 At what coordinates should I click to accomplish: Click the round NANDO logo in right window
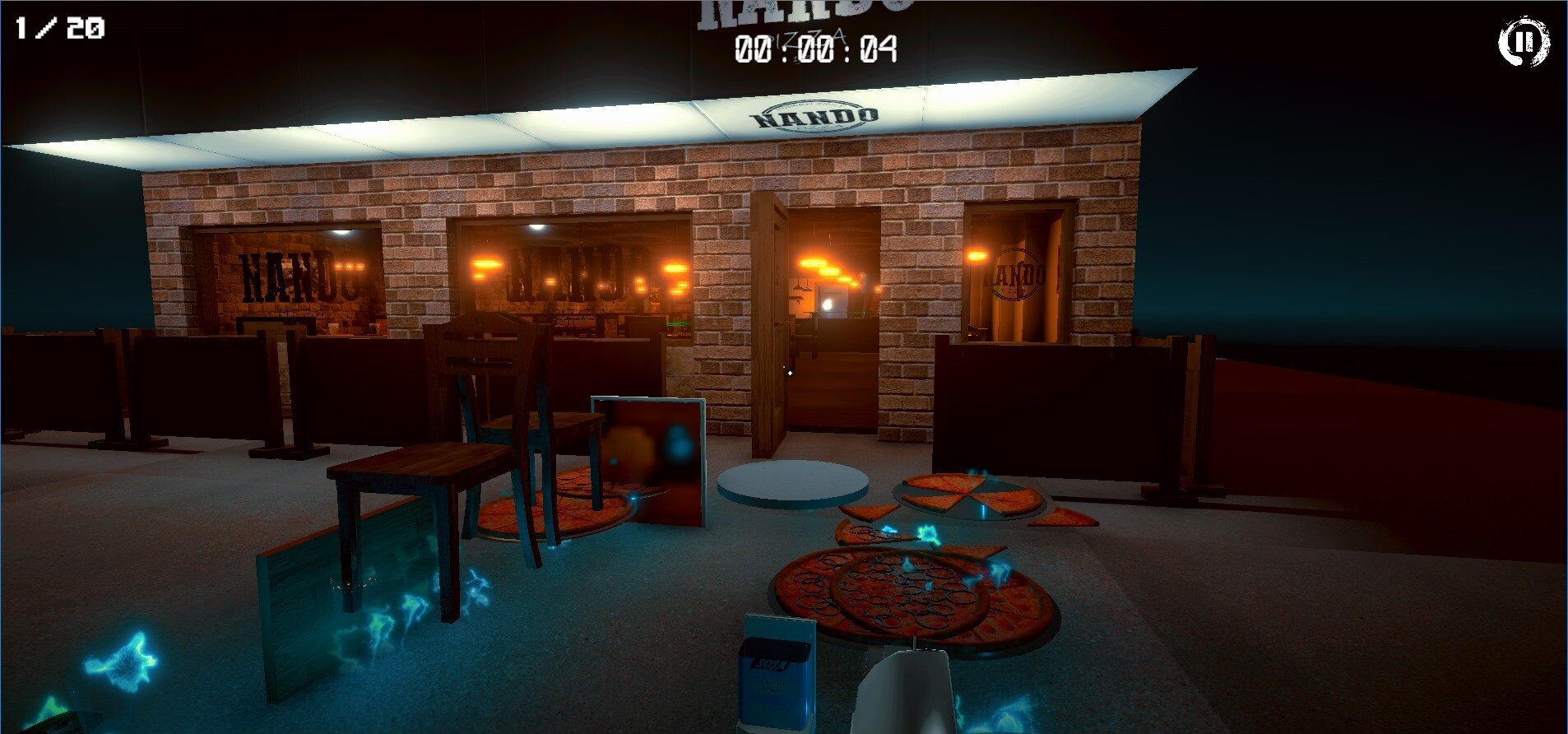(x=1018, y=275)
